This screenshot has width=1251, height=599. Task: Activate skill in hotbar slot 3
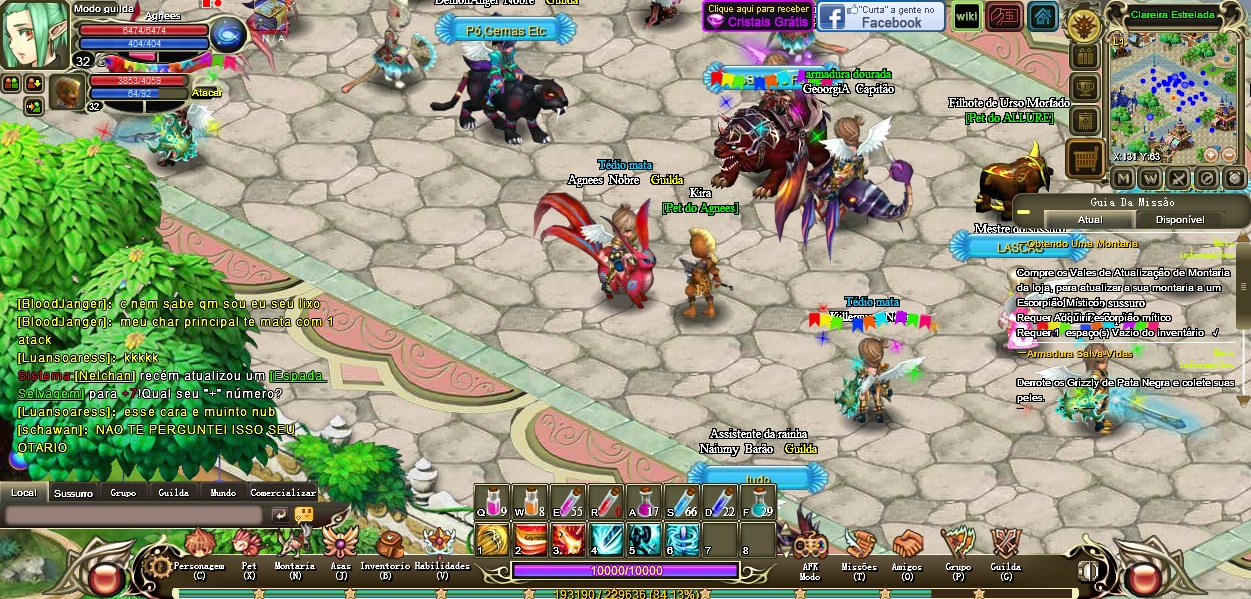coord(568,540)
